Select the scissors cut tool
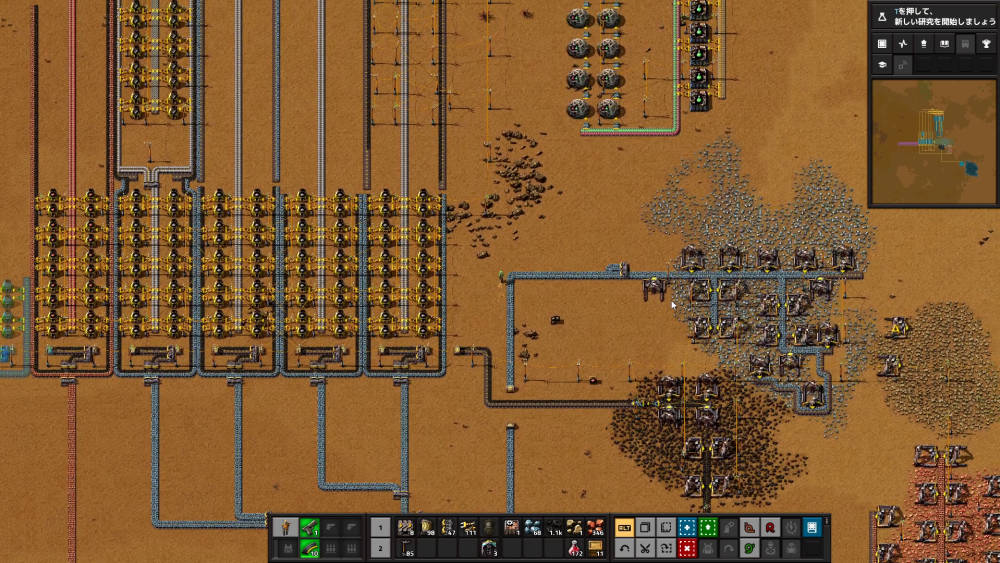The height and width of the screenshot is (563, 1000). 646,548
